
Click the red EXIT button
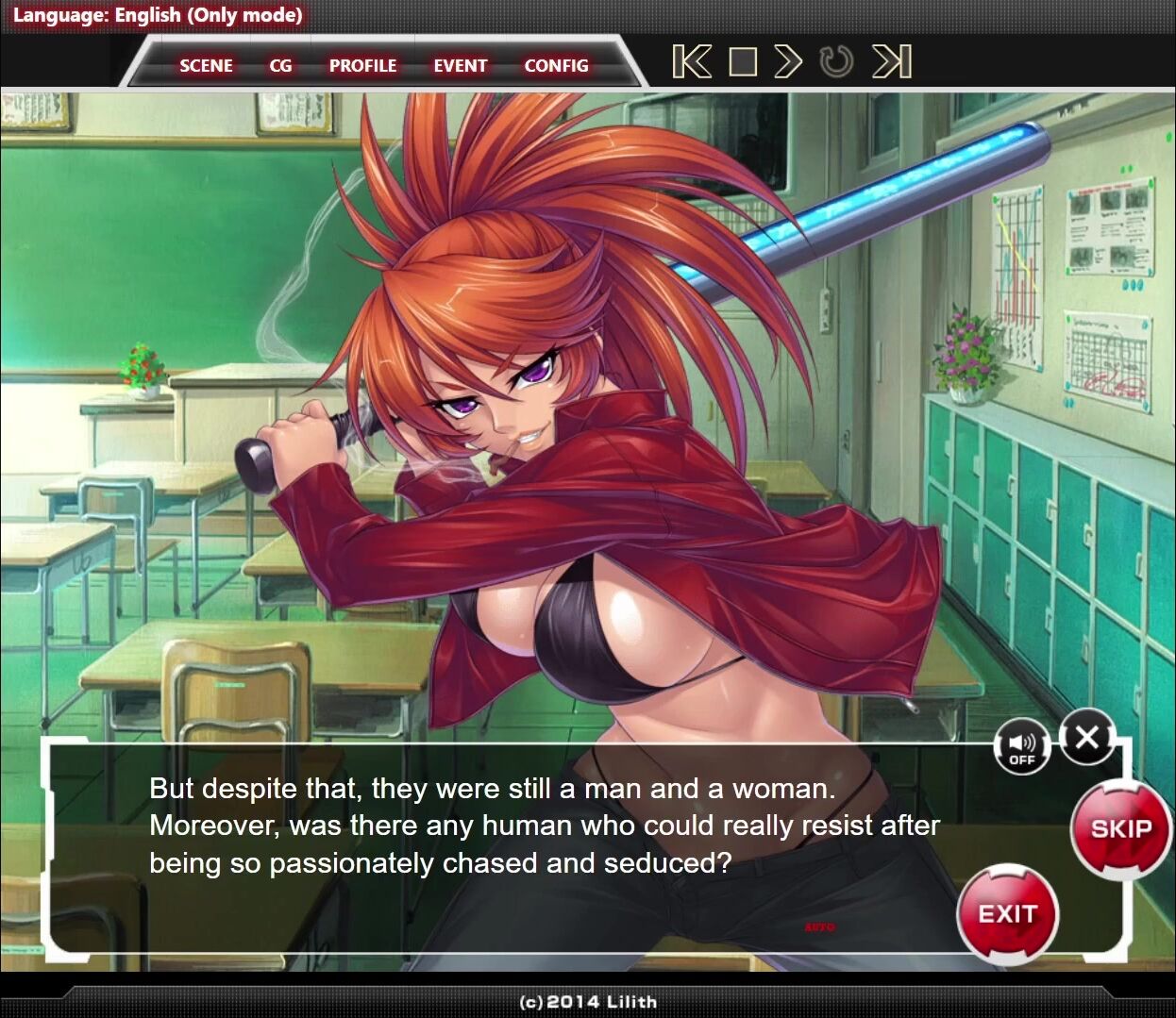[x=1007, y=913]
